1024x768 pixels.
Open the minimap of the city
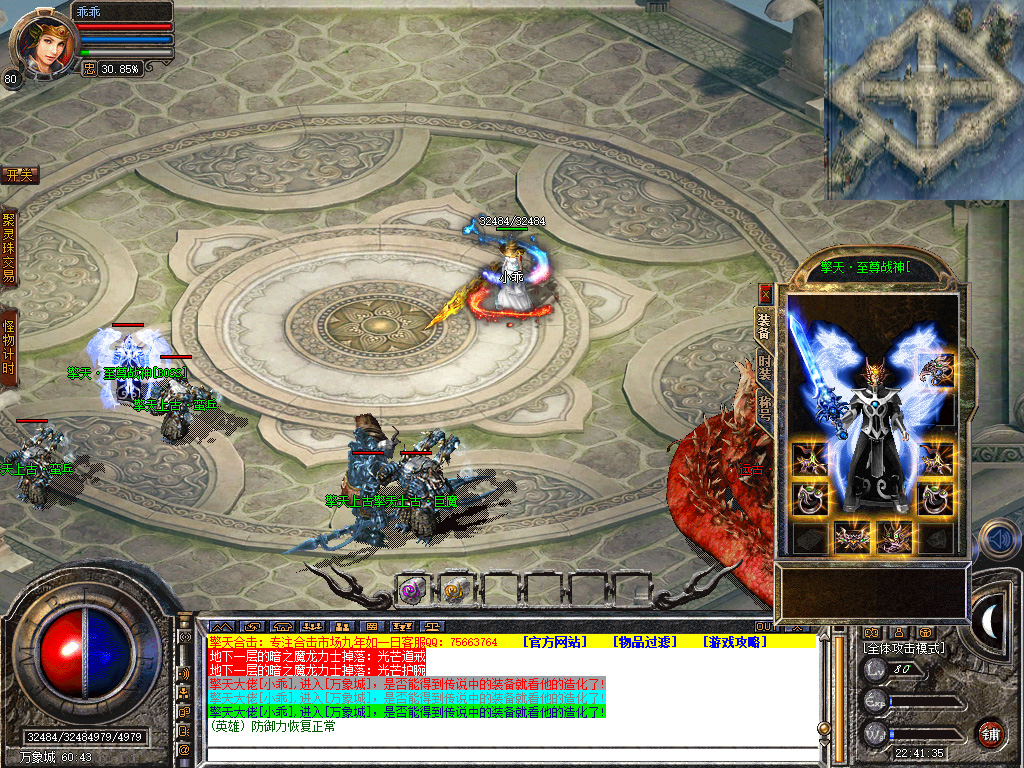923,97
